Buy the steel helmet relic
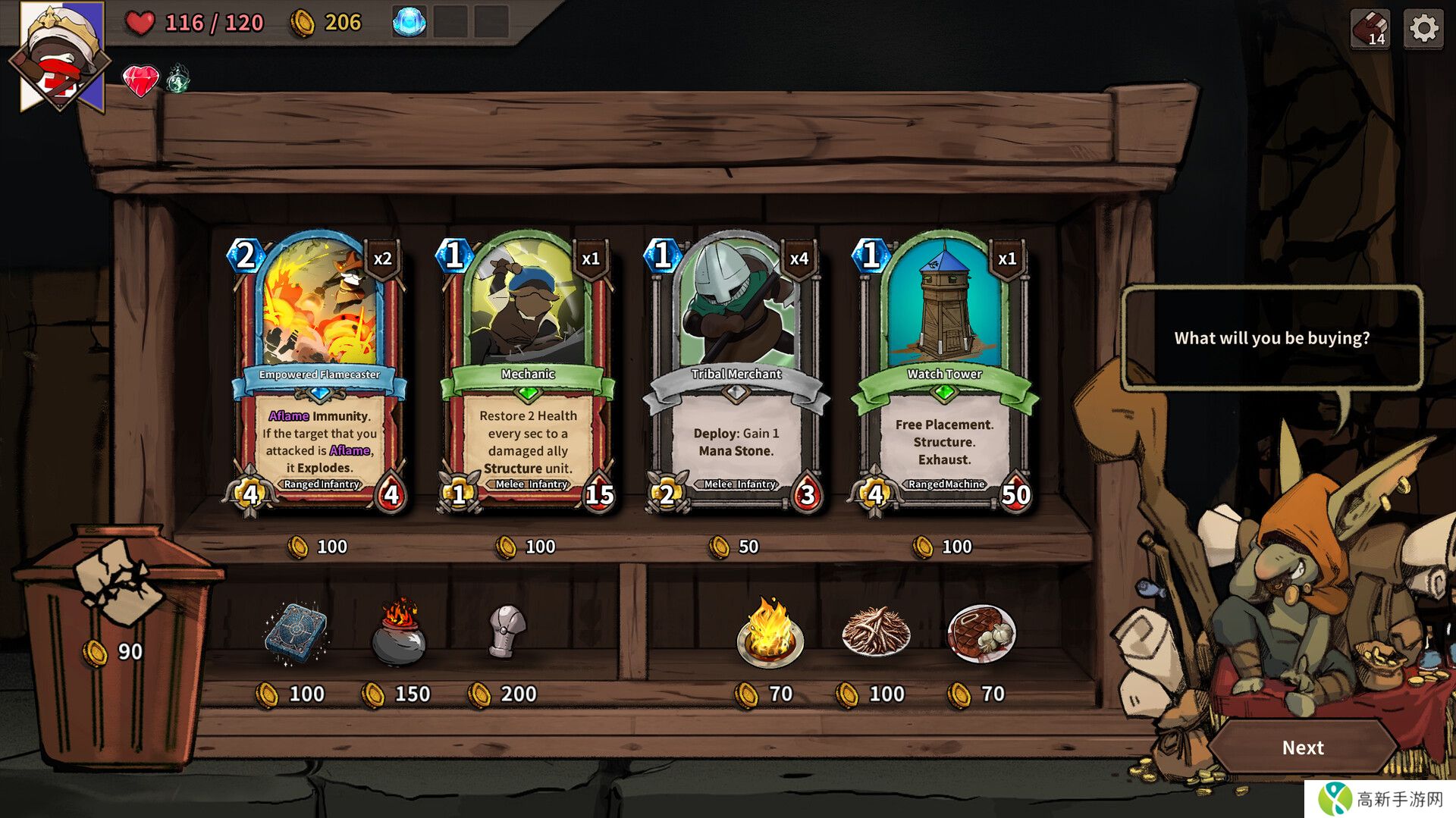Viewport: 1456px width, 818px height. [x=507, y=631]
